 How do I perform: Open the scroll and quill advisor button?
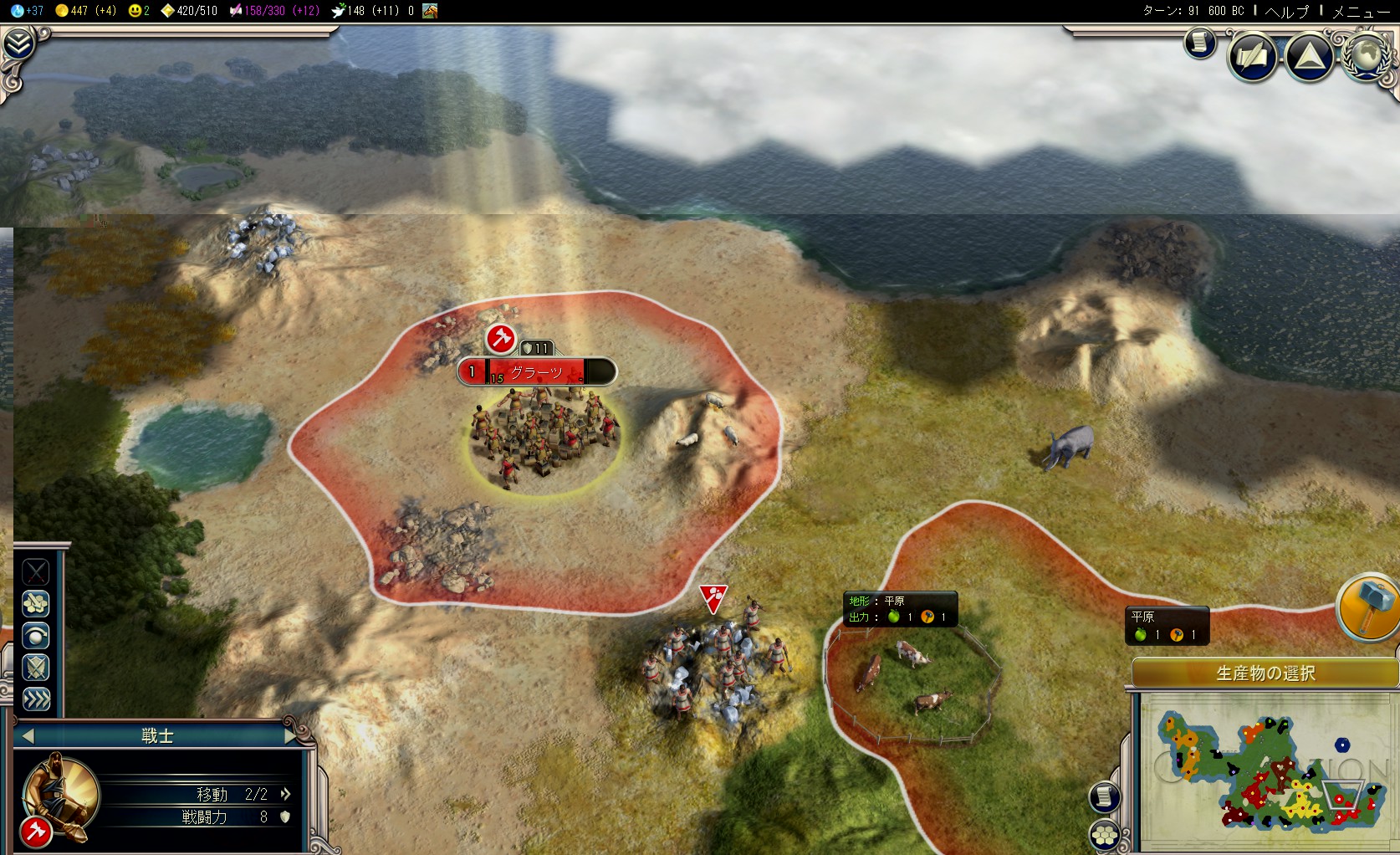point(1252,57)
